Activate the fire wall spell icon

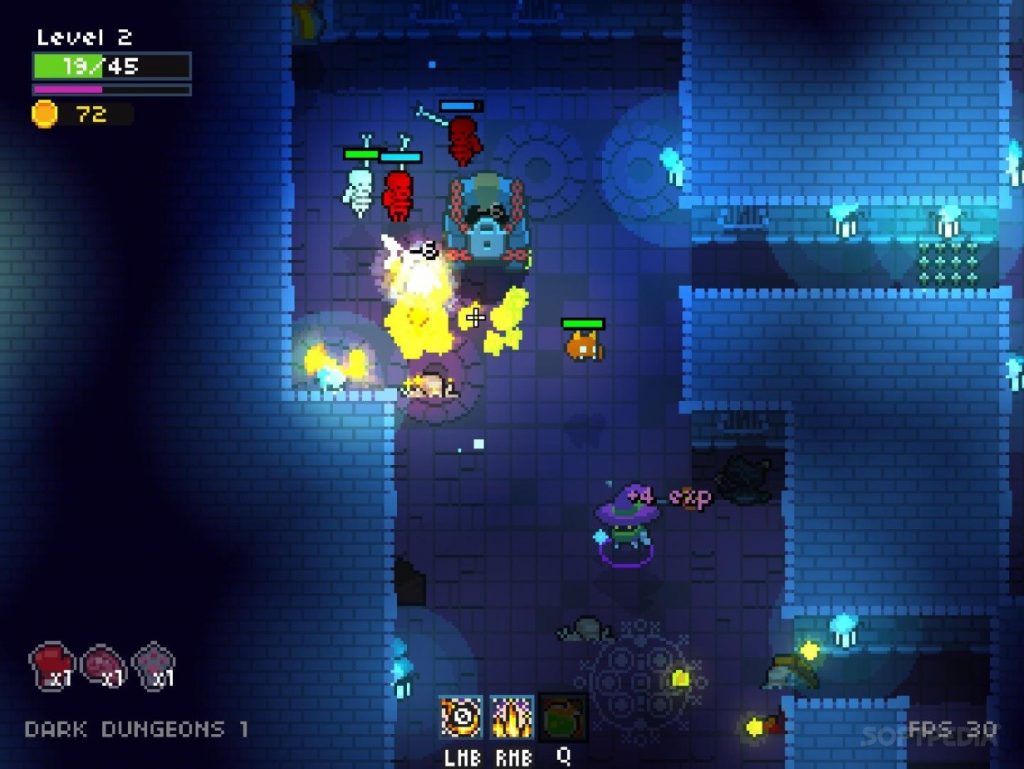point(511,717)
